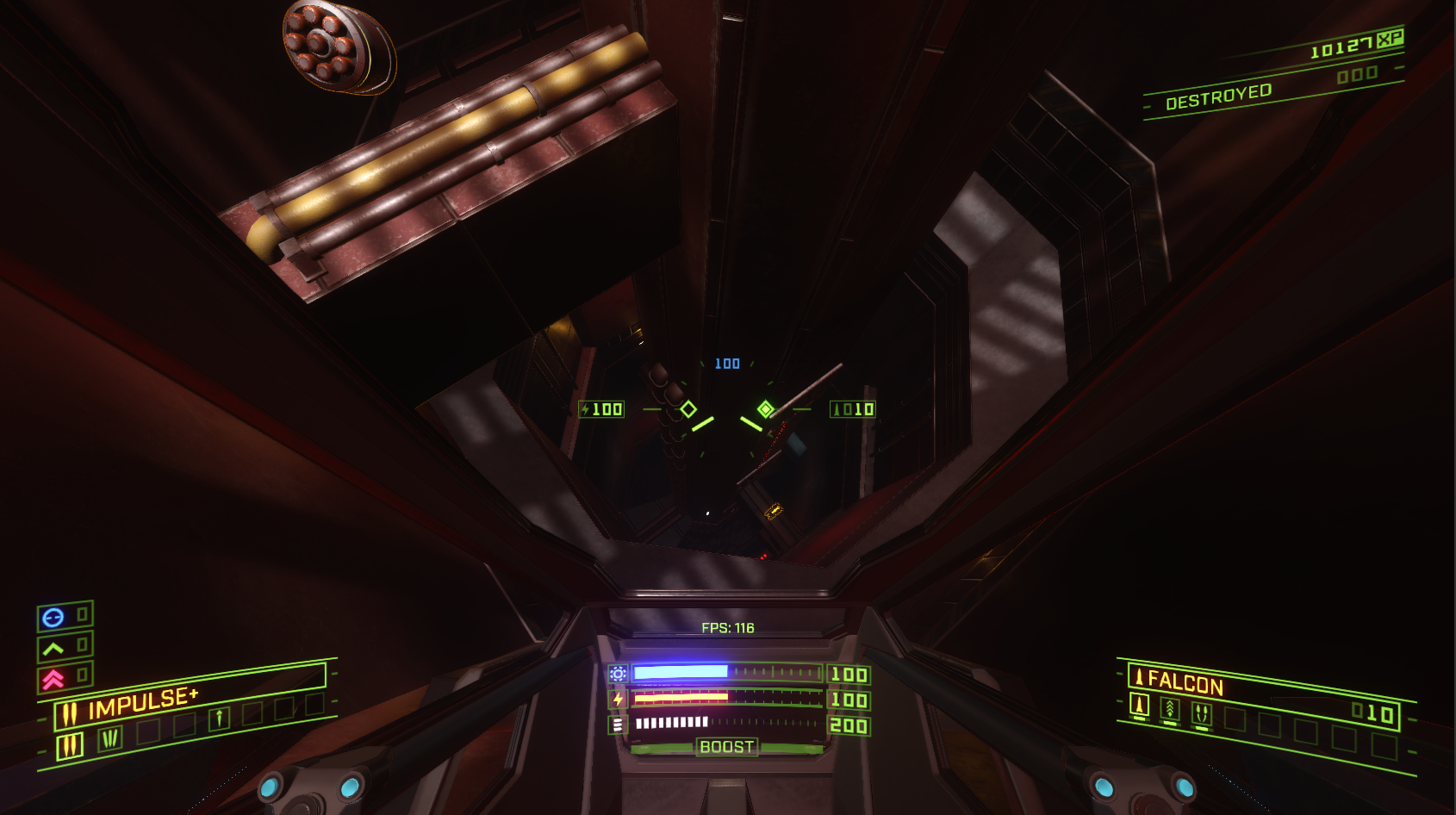Screen dimensions: 1456x815
Task: Choose the weapon slot with the single upright projectile
Action: [219, 718]
